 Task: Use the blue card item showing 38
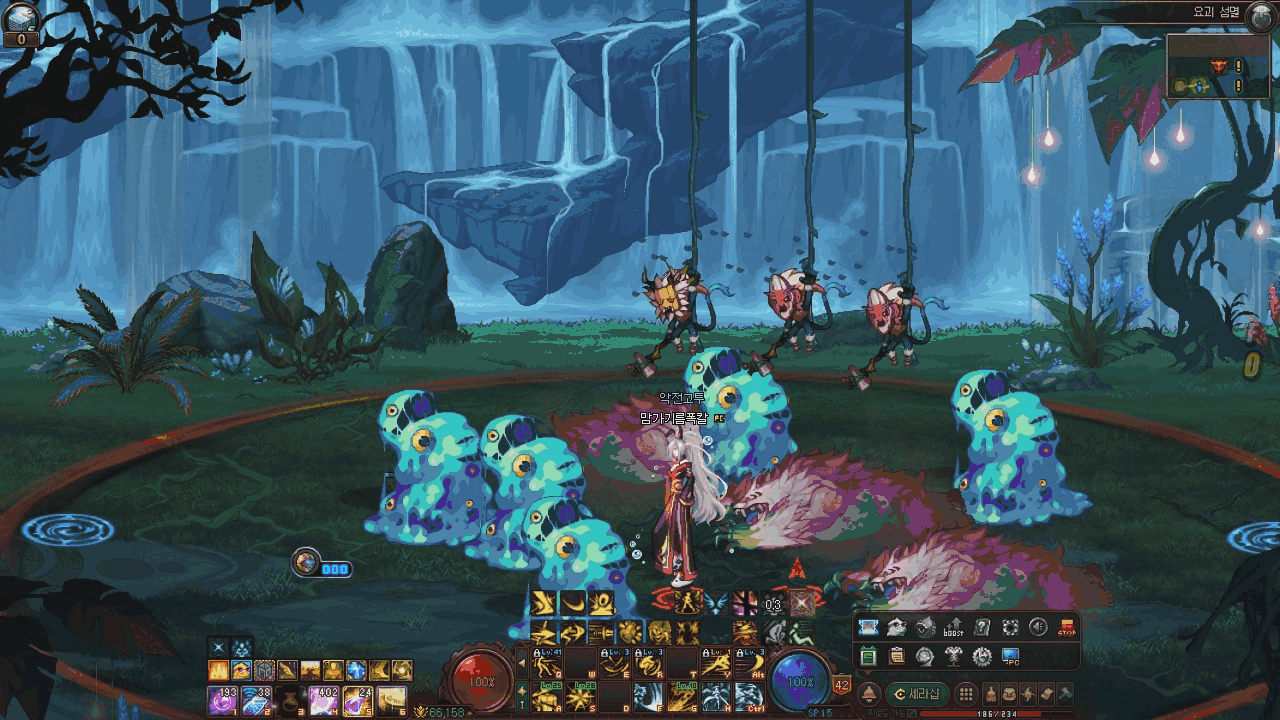pos(256,700)
